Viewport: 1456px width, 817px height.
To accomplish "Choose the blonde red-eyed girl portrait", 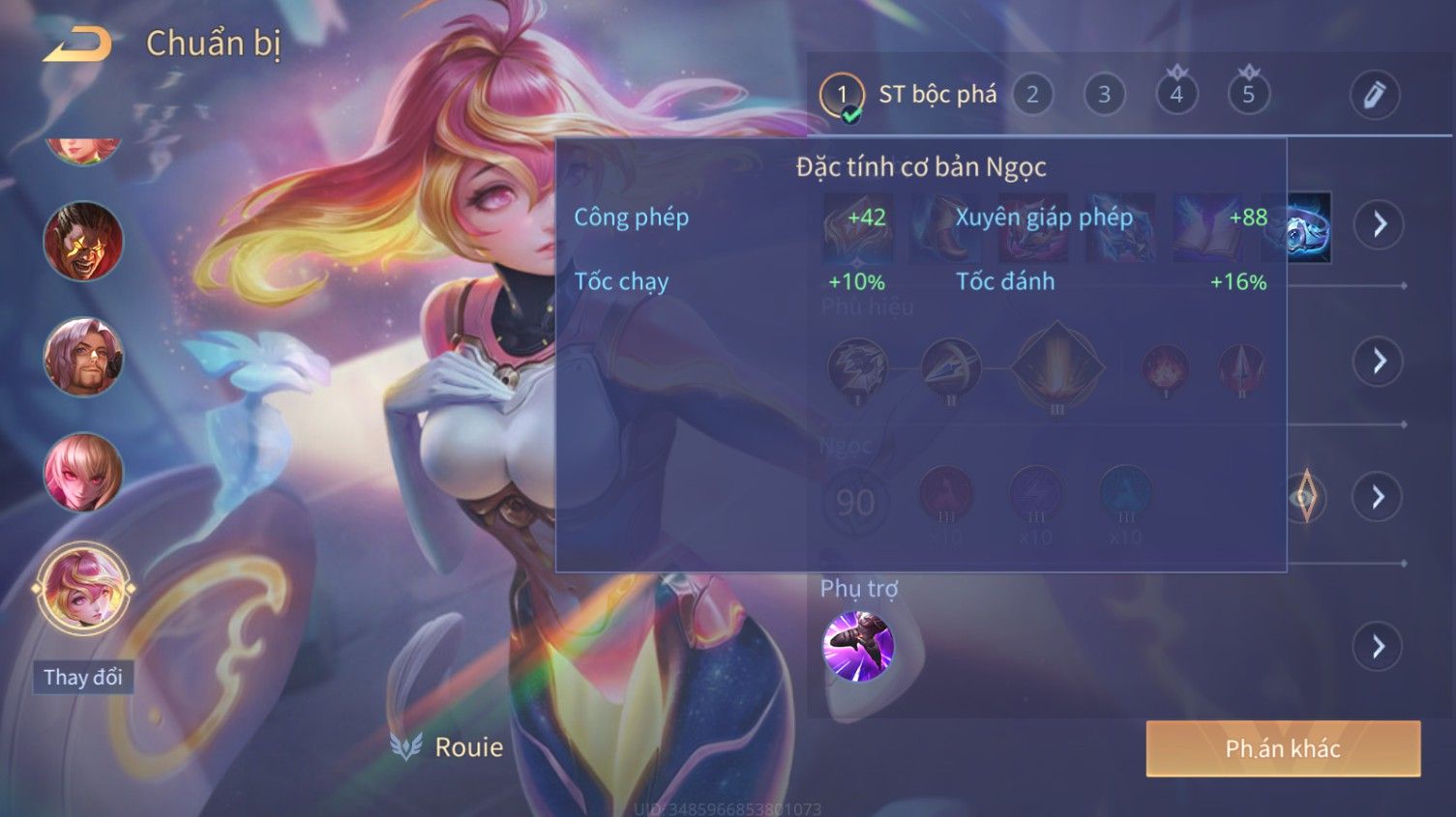I will [x=83, y=472].
